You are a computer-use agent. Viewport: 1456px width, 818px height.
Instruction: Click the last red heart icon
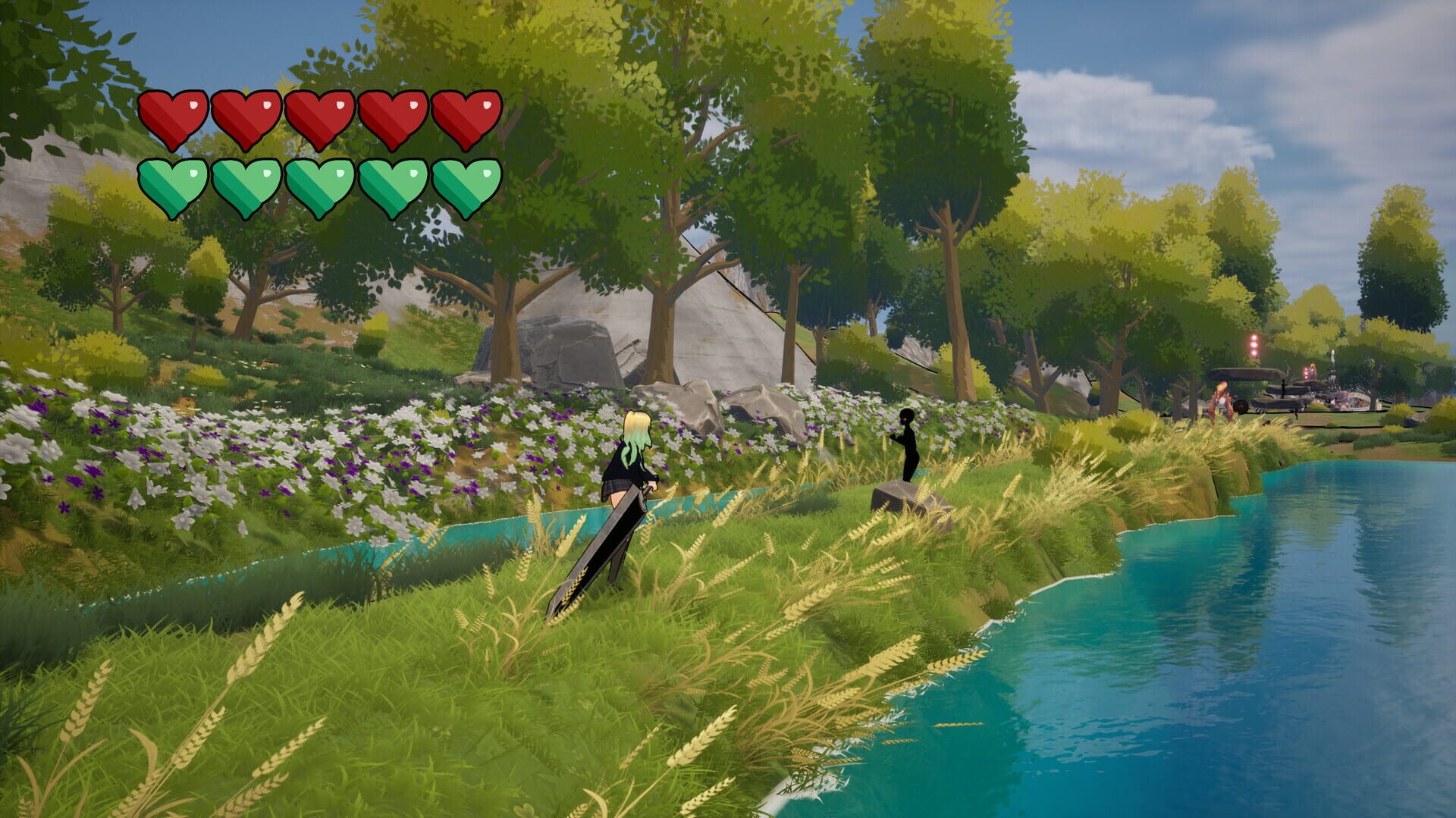(465, 114)
